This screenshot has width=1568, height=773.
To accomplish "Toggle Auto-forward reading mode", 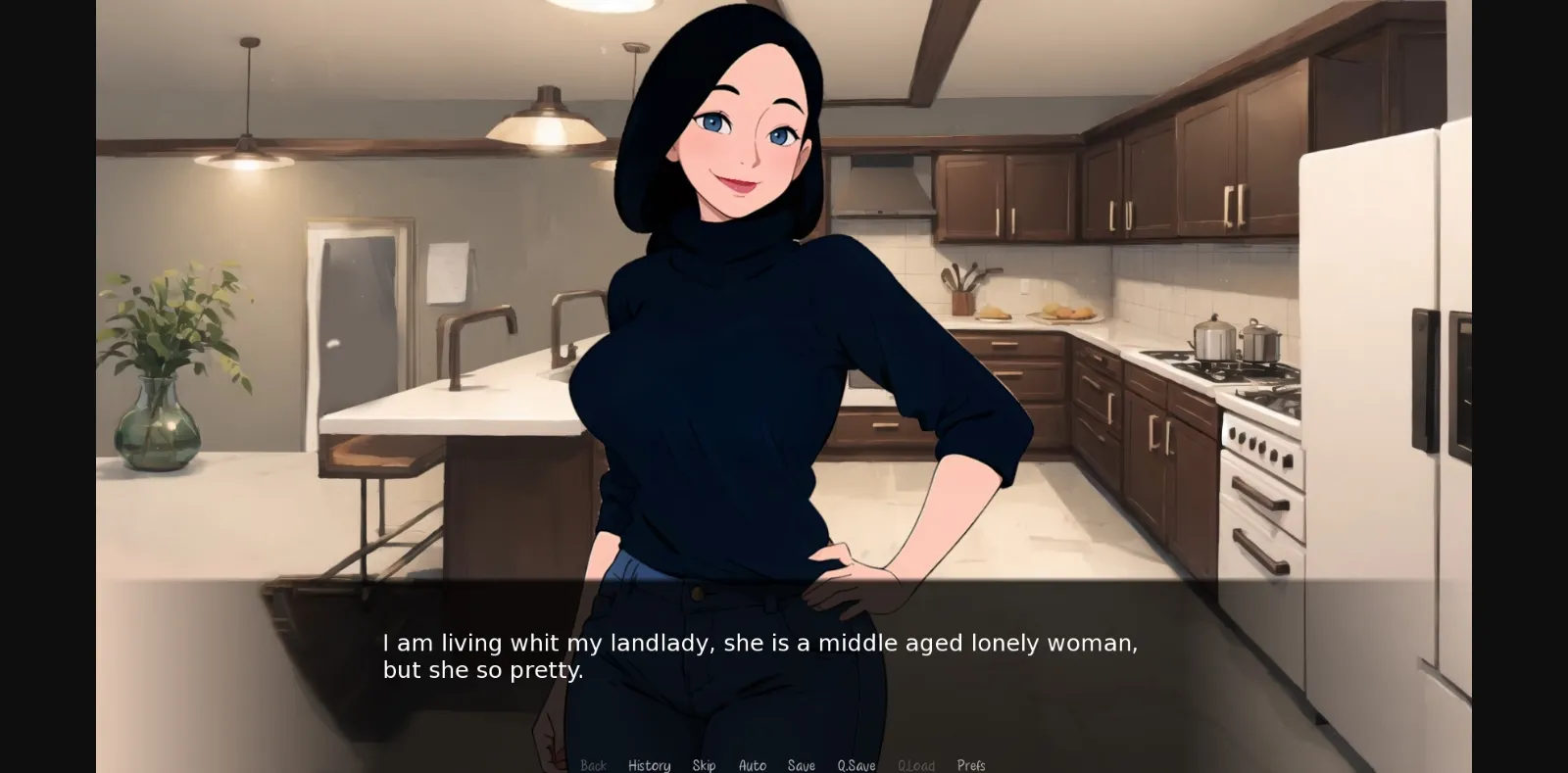I will (752, 765).
